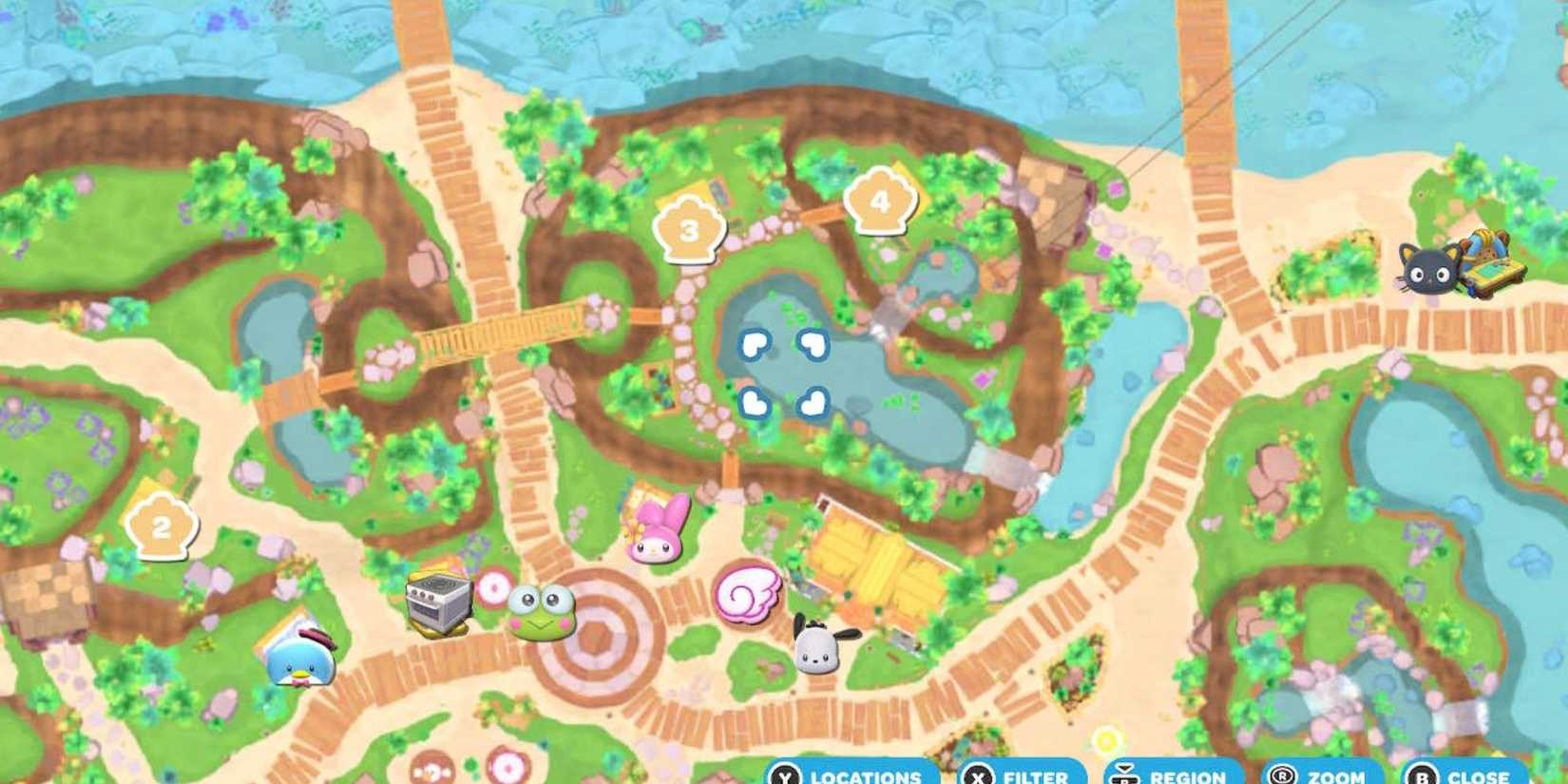Click the oven crafting station icon

(x=438, y=605)
